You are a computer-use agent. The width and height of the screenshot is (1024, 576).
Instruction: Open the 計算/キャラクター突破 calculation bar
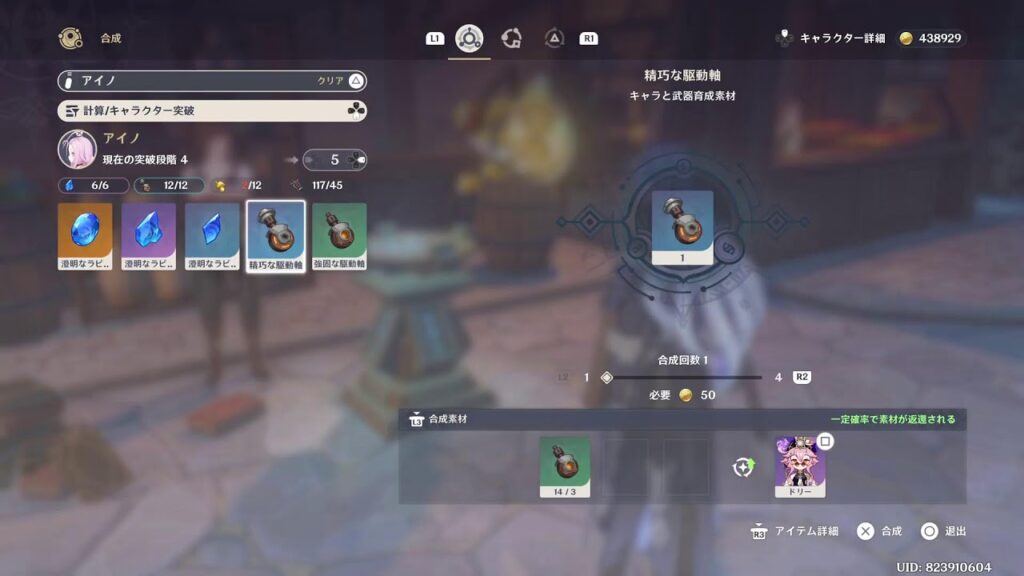(x=212, y=111)
